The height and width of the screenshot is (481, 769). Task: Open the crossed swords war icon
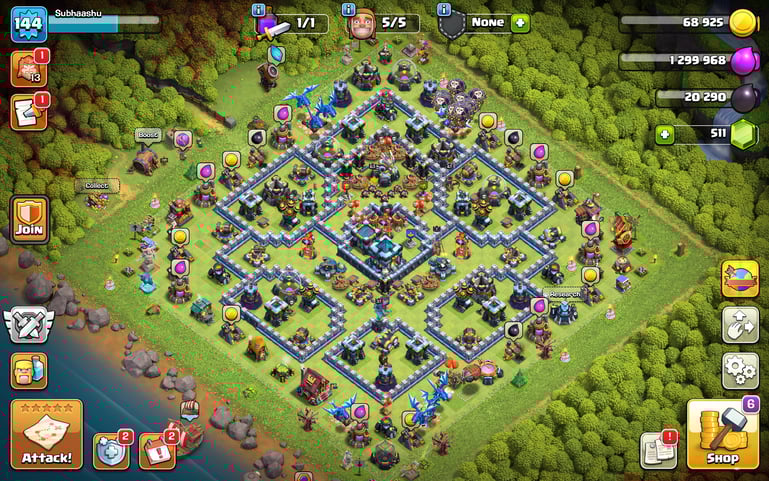click(26, 323)
